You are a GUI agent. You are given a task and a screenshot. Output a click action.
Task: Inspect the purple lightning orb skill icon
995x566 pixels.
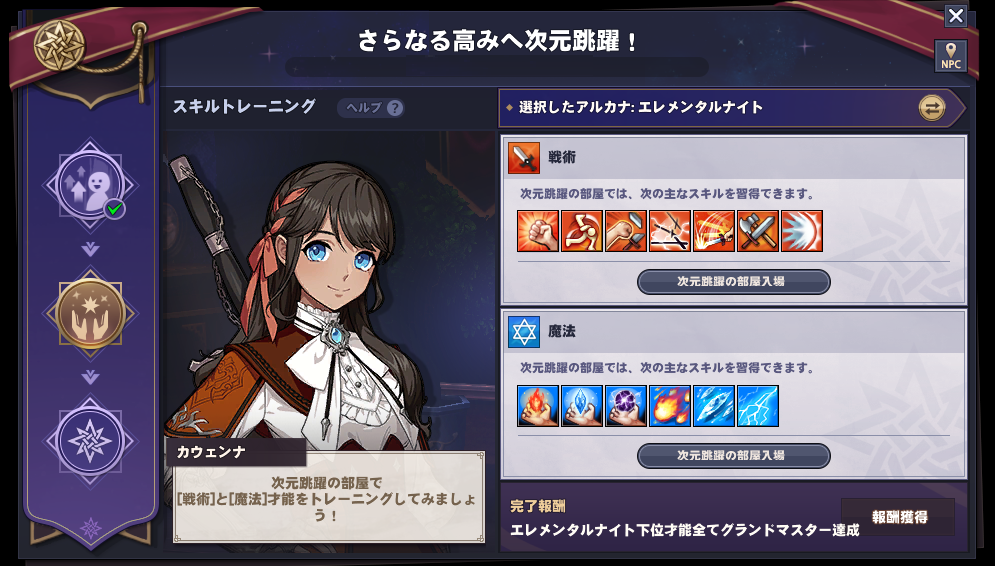(626, 406)
